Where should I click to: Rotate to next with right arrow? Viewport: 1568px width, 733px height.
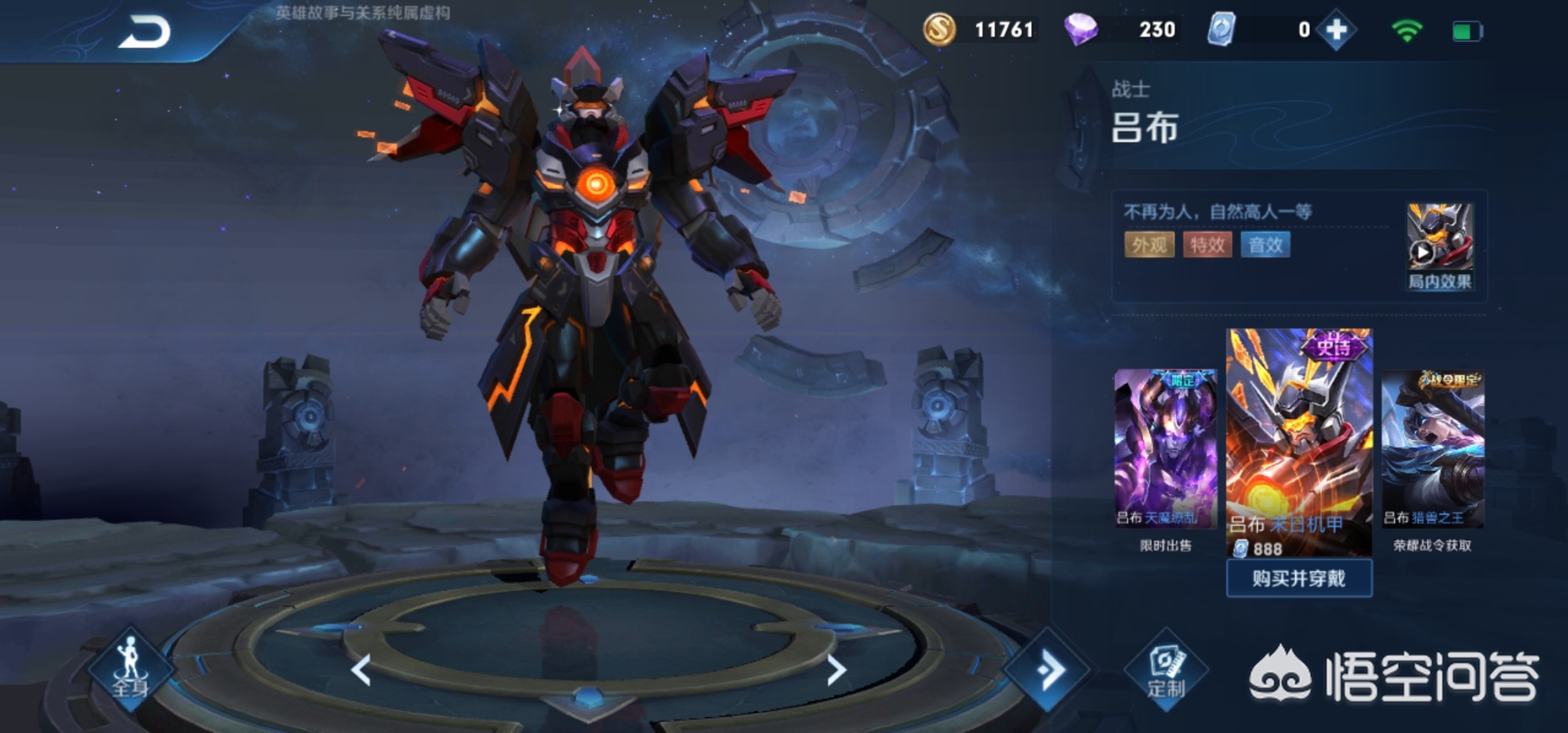tap(837, 670)
